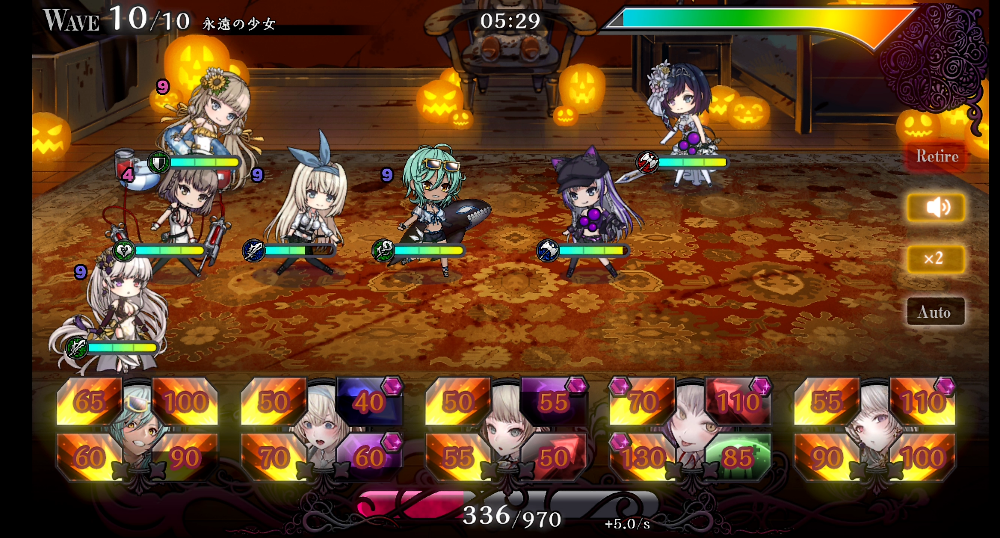Viewport: 1000px width, 538px height.
Task: Use the silver-haired girl's 100-cost skill
Action: [922, 457]
